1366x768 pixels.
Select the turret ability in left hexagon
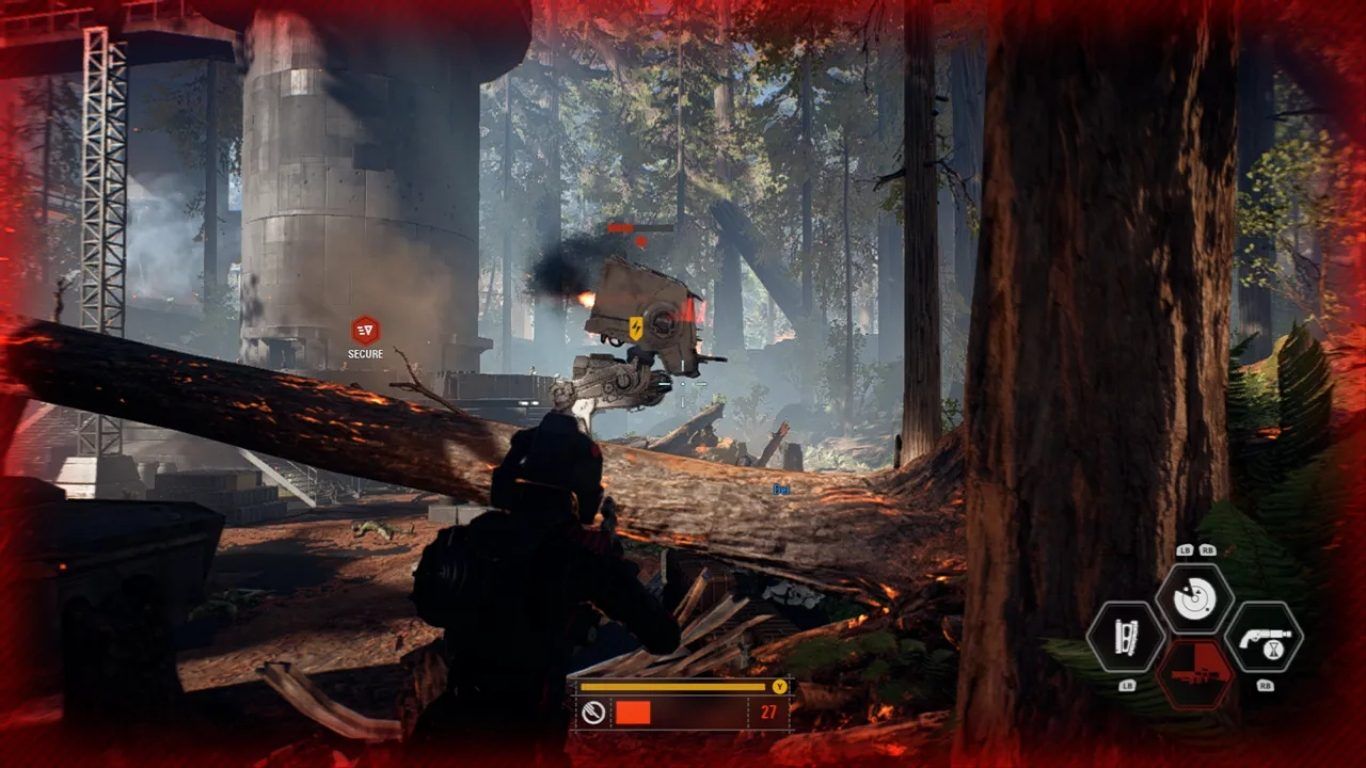click(x=1125, y=637)
